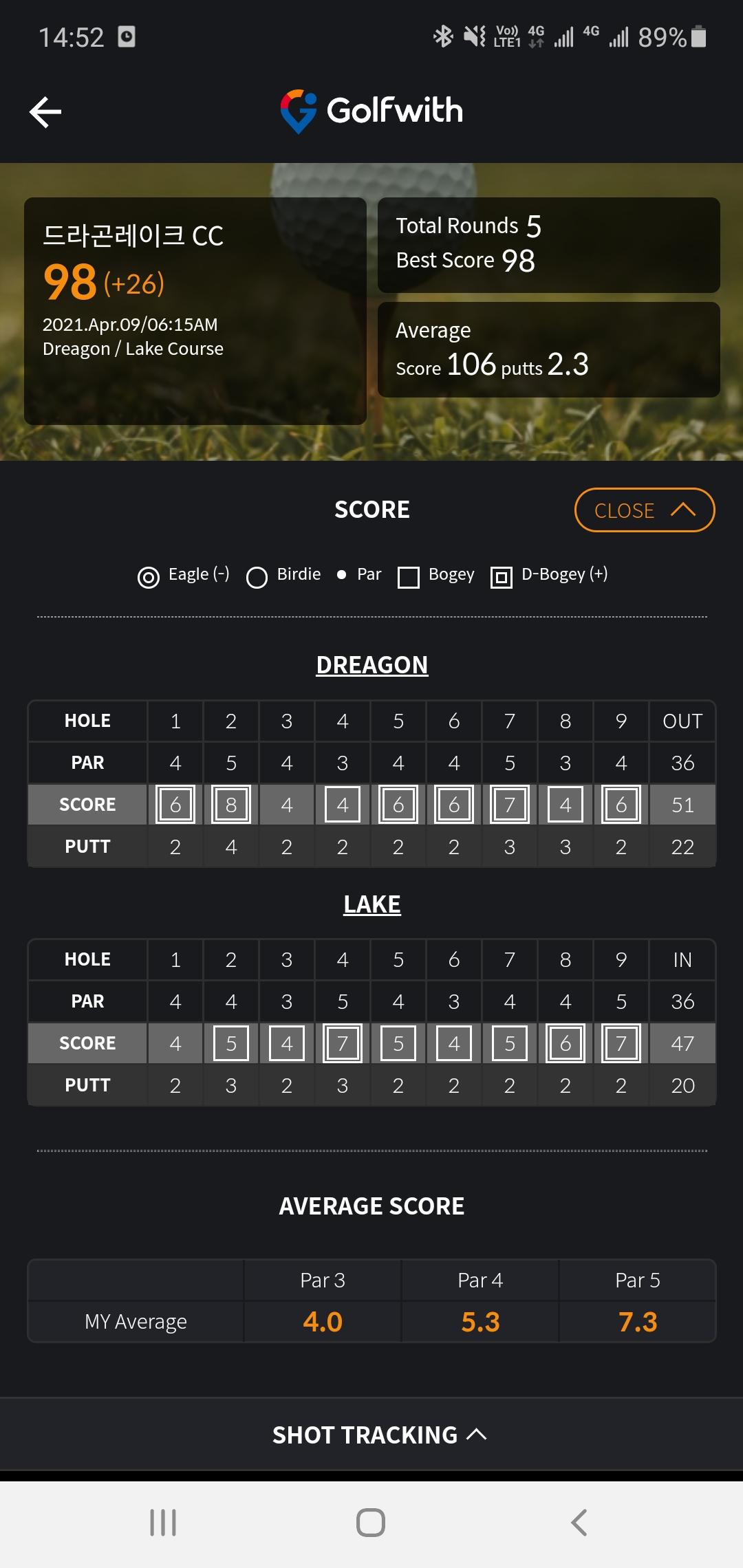Screen dimensions: 743x1568
Task: Tap the Android back navigation chevron
Action: pyautogui.click(x=579, y=1523)
